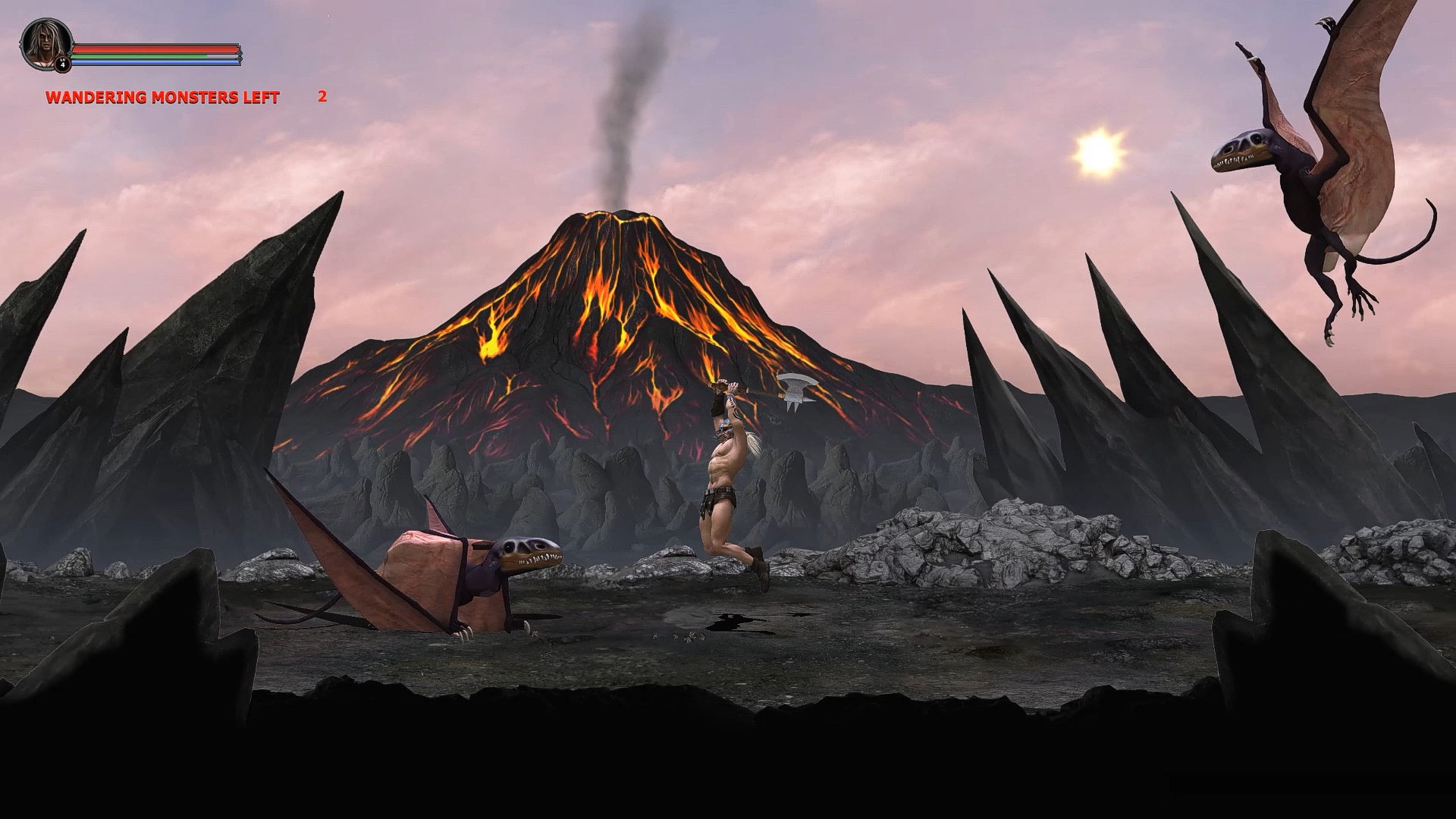Click the monster counter showing 2

(x=322, y=97)
